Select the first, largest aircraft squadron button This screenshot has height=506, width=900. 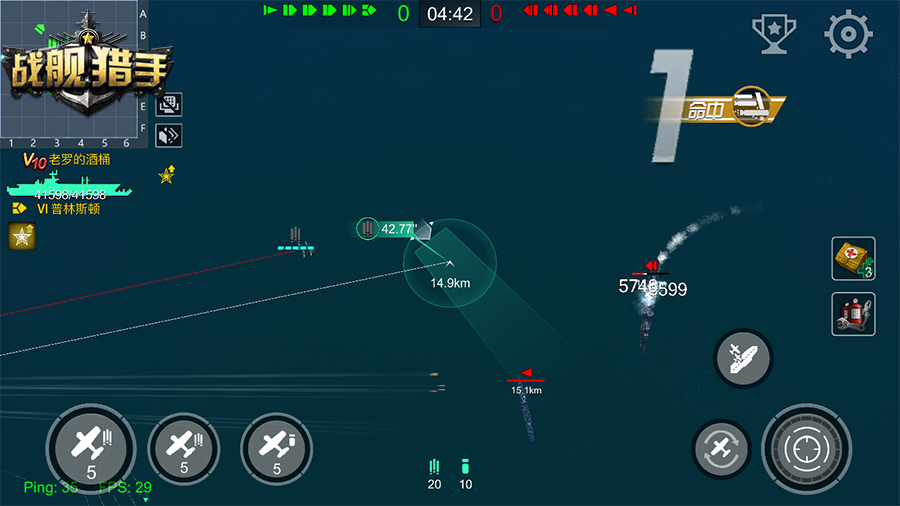(91, 445)
